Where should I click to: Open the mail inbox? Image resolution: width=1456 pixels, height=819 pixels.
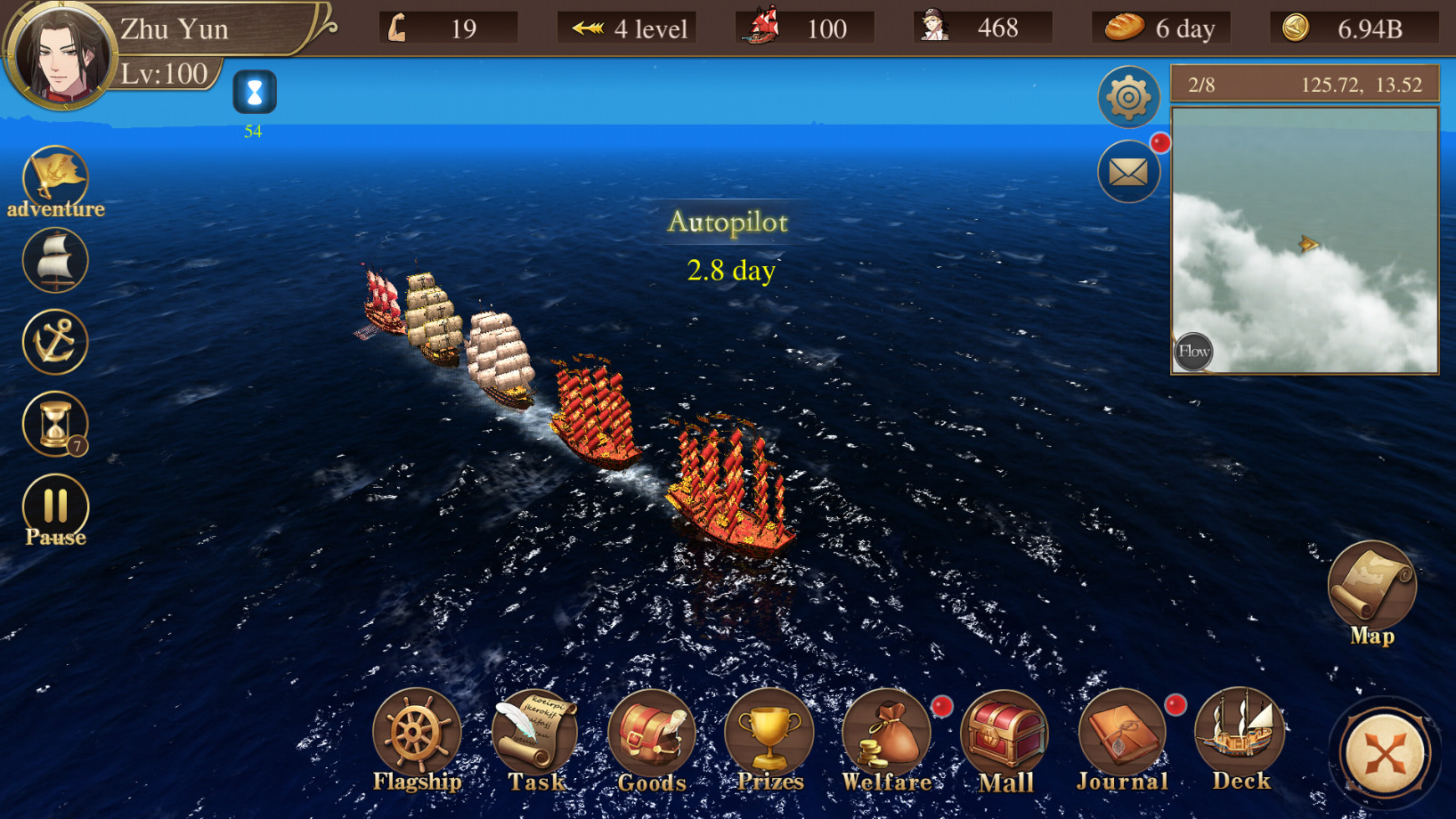click(1127, 171)
